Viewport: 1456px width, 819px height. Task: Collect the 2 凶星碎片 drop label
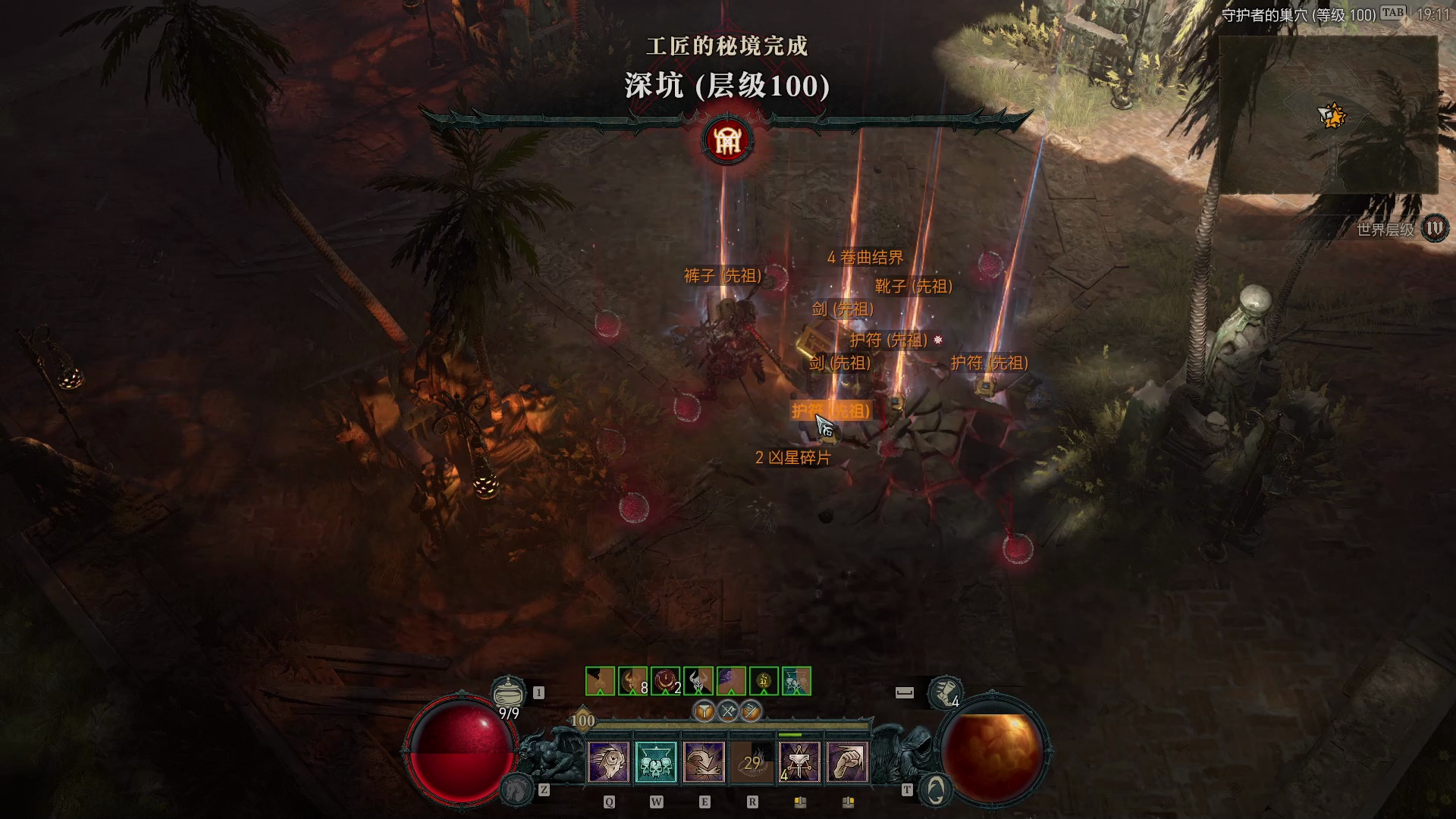(x=792, y=458)
